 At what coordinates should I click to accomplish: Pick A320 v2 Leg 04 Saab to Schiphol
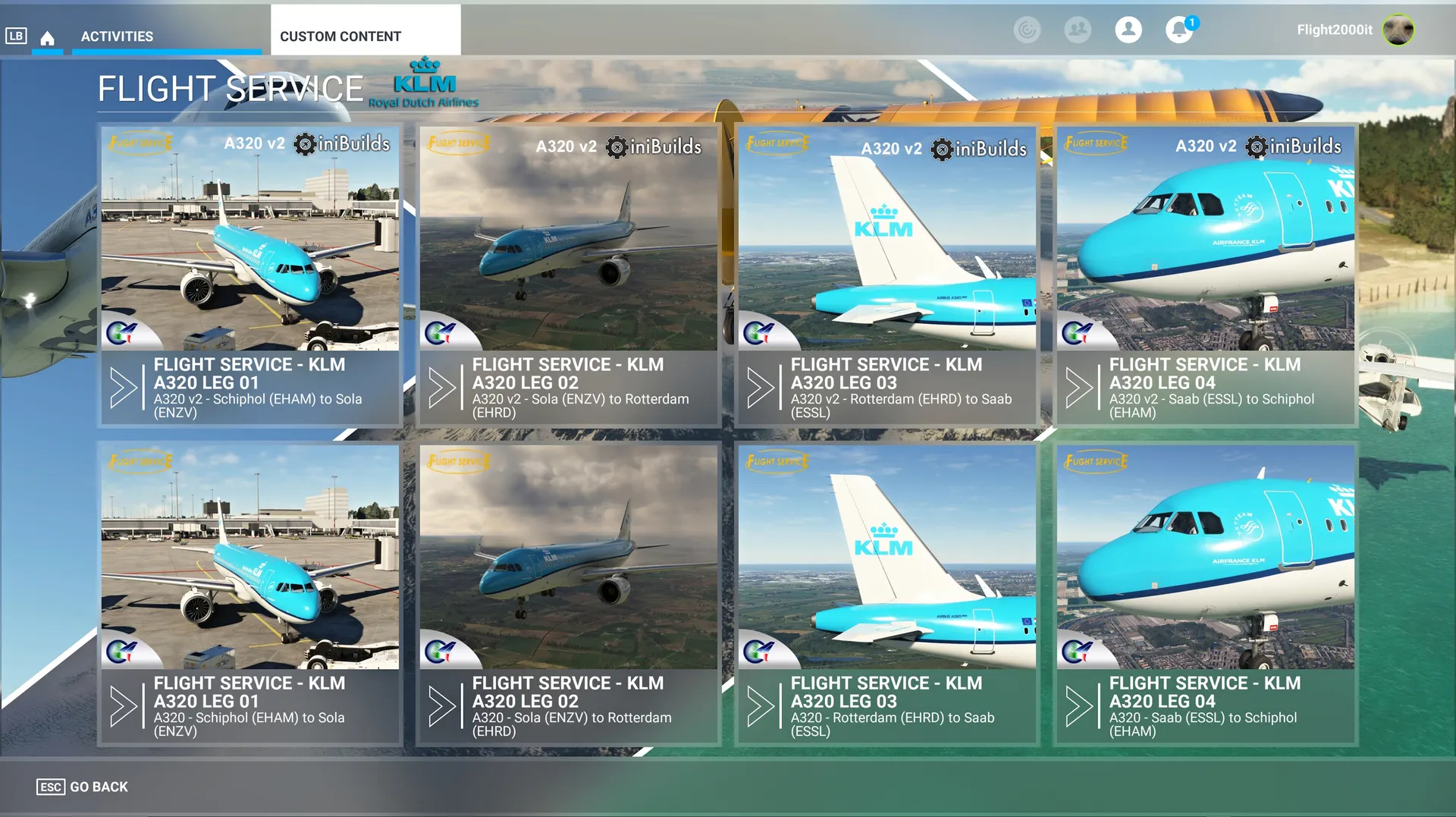[1206, 275]
